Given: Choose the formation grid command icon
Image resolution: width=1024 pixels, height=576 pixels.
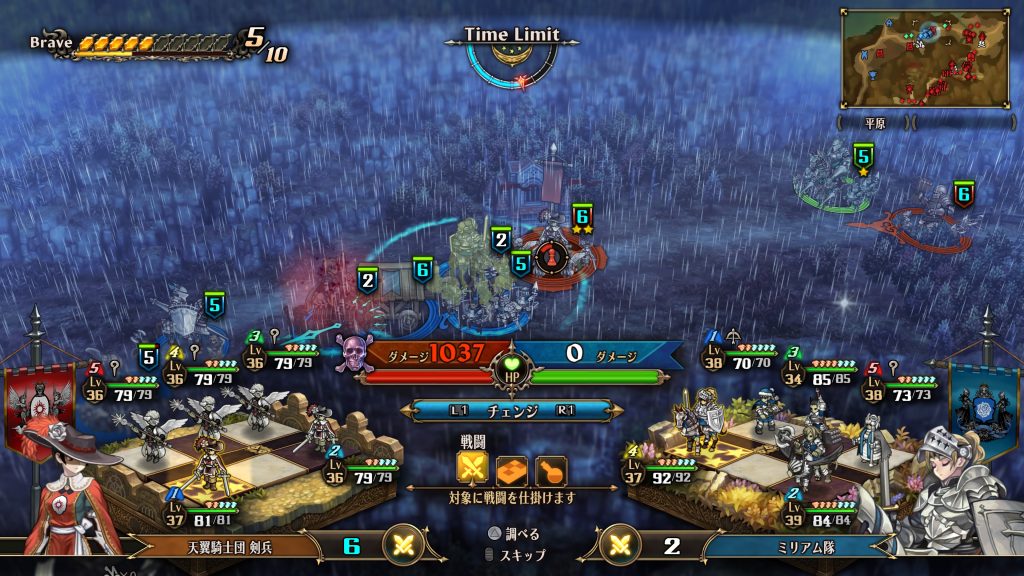Looking at the screenshot, I should [x=511, y=469].
